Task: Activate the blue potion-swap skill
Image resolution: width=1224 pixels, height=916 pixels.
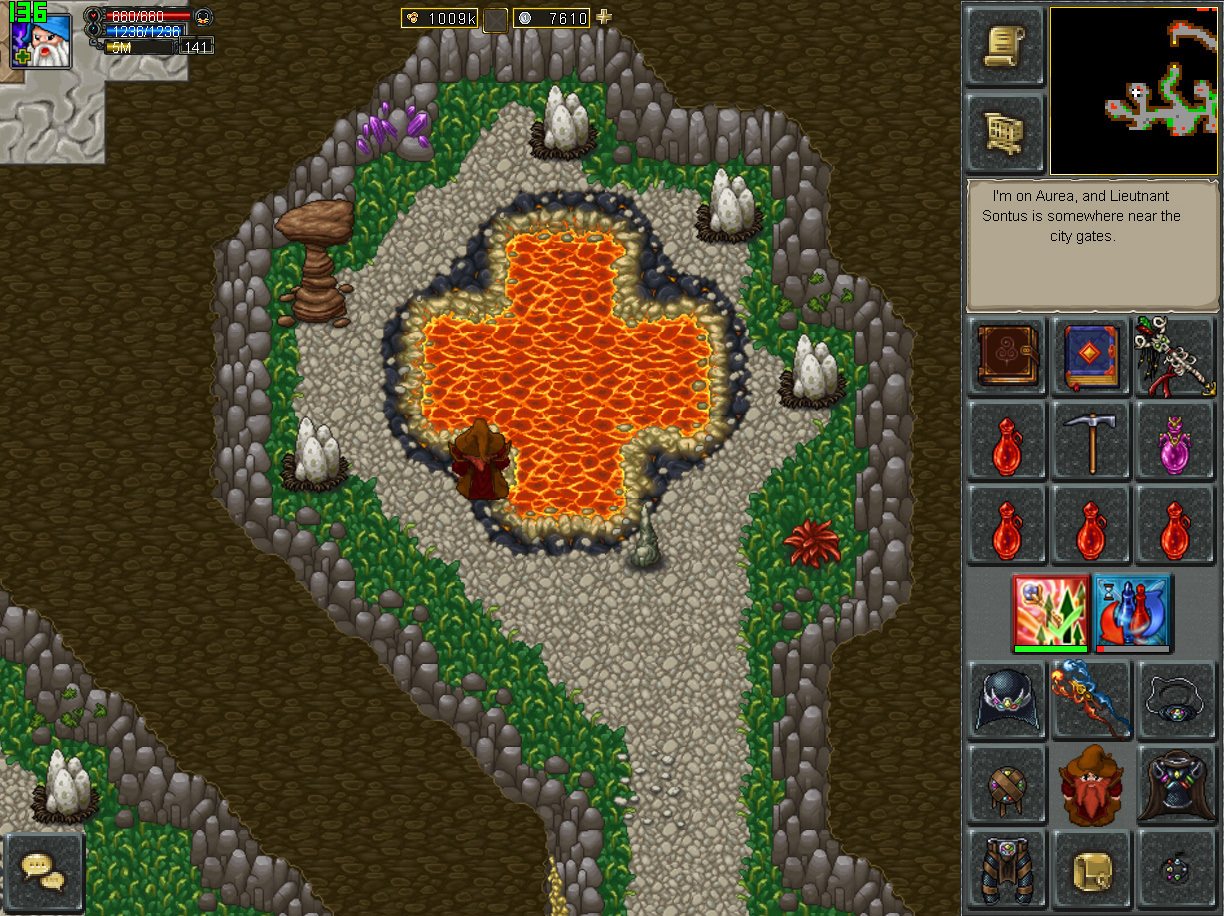Action: pos(1133,612)
